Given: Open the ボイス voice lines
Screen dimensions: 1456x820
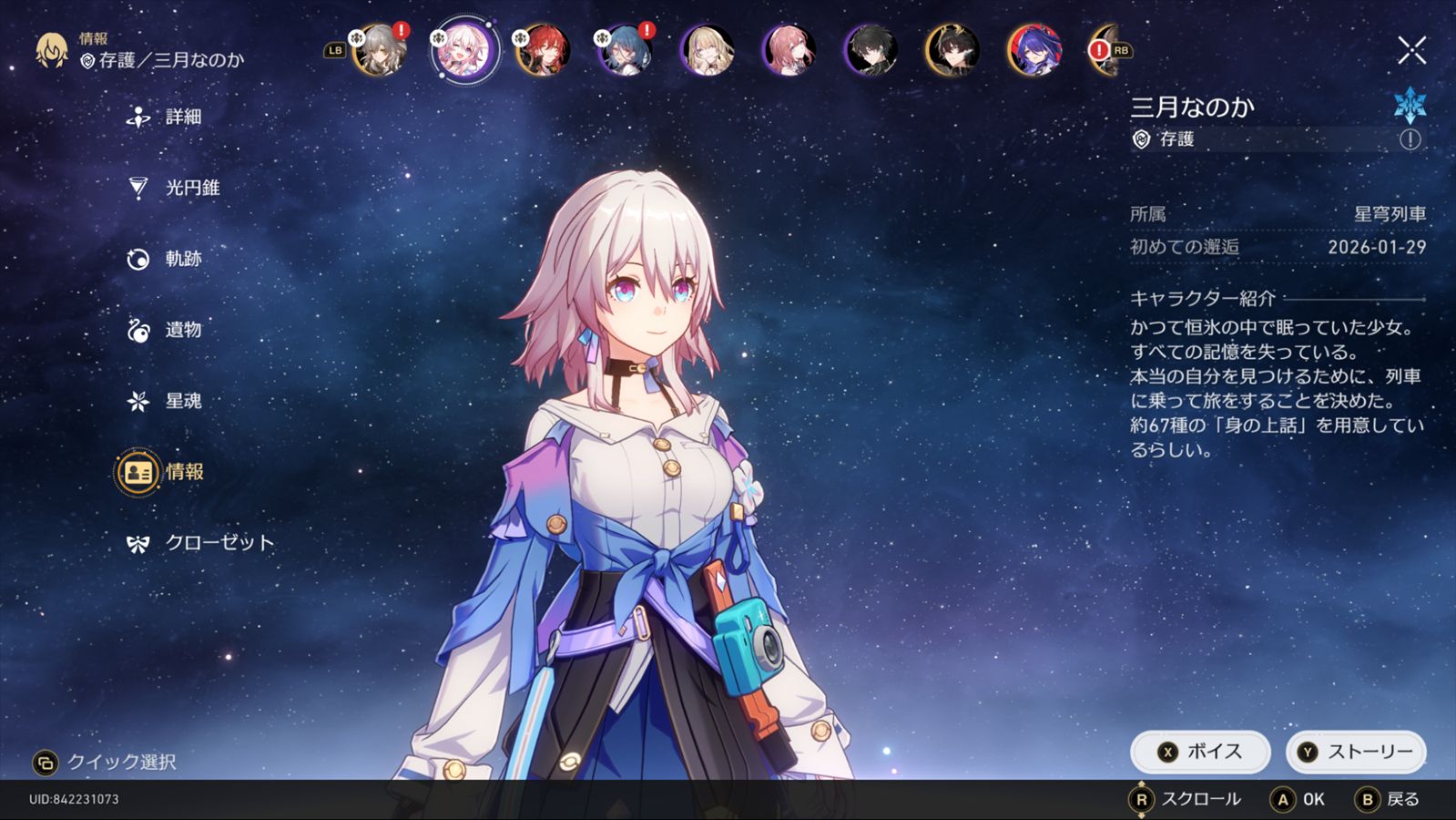Looking at the screenshot, I should point(1199,752).
